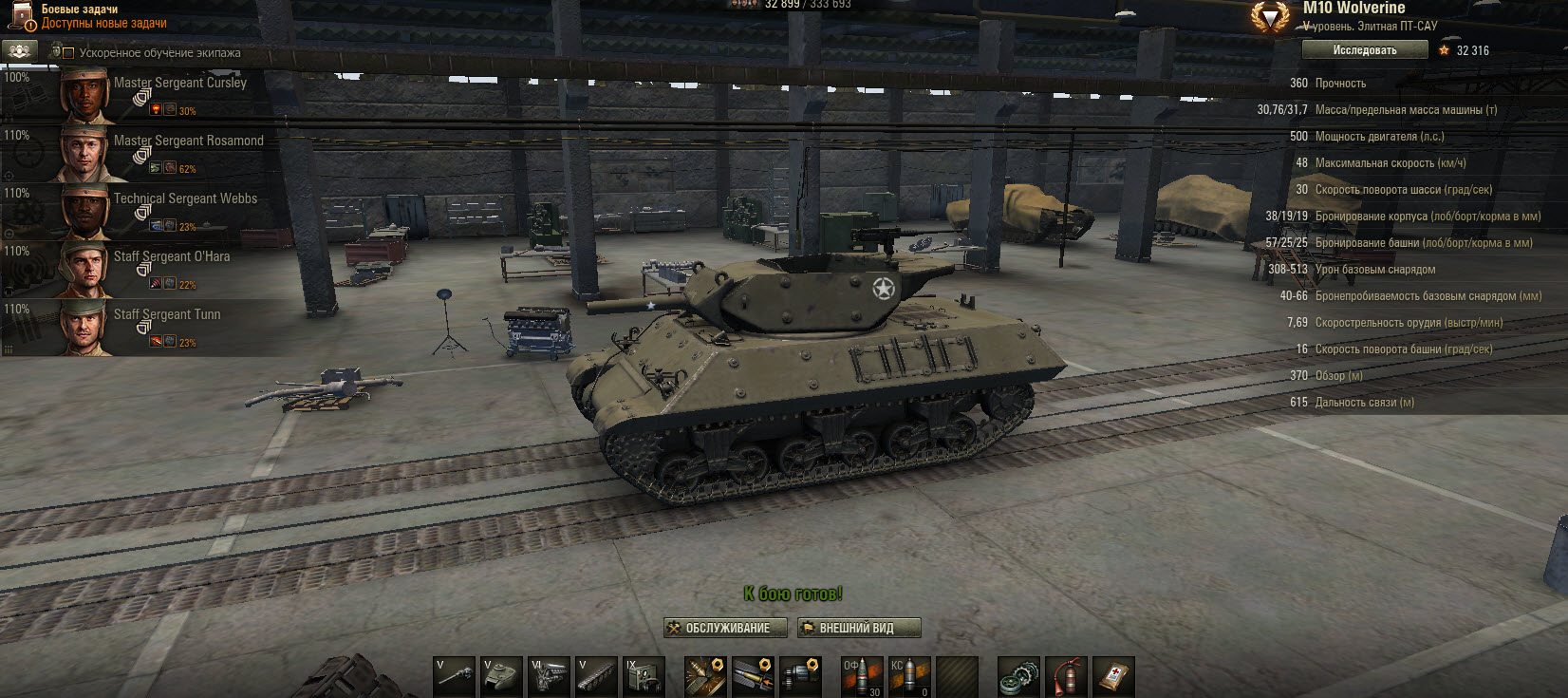Select the tier V gun module slot

click(x=455, y=676)
